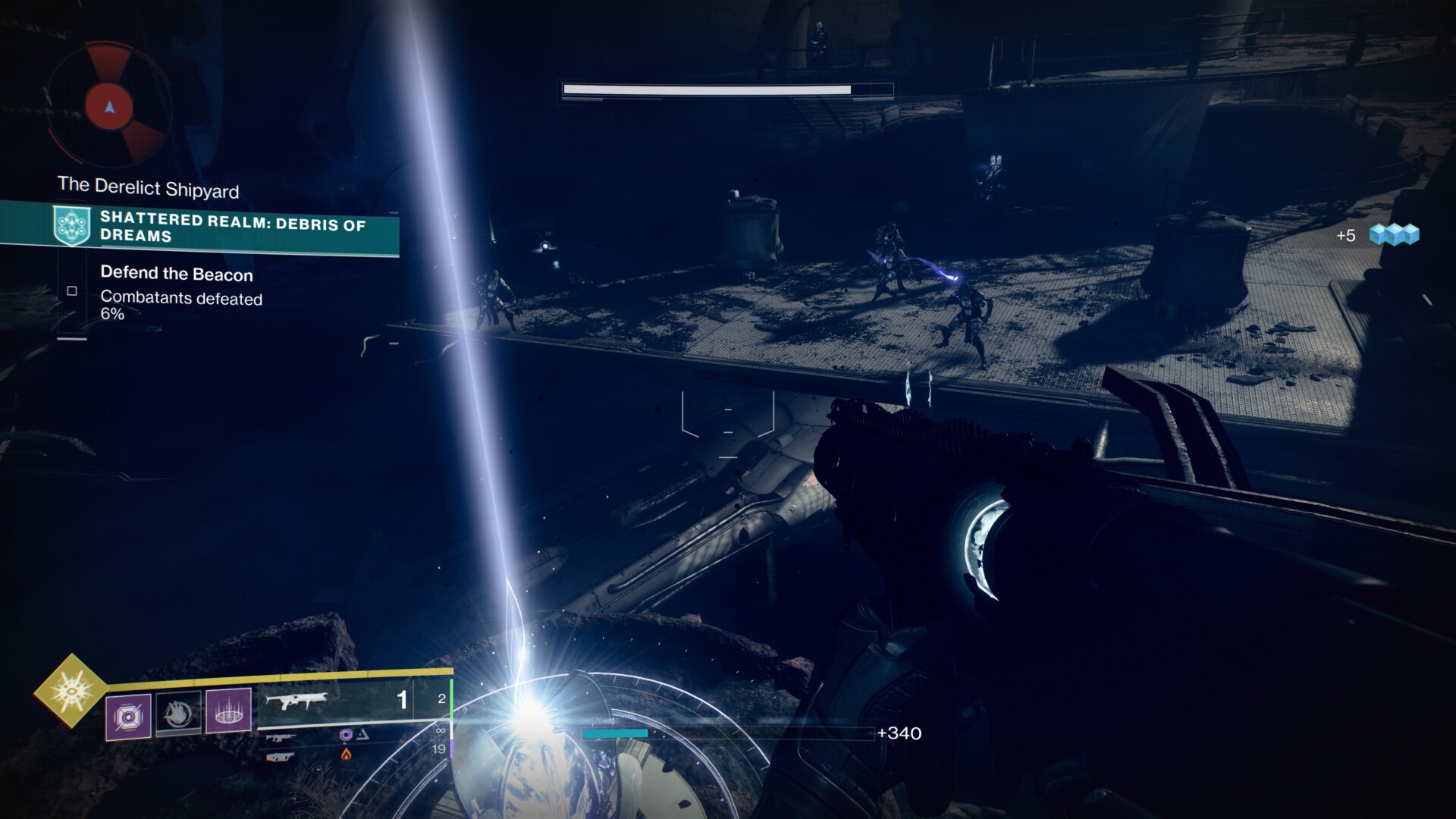Click the radar minimap
The image size is (1456, 819).
(110, 107)
